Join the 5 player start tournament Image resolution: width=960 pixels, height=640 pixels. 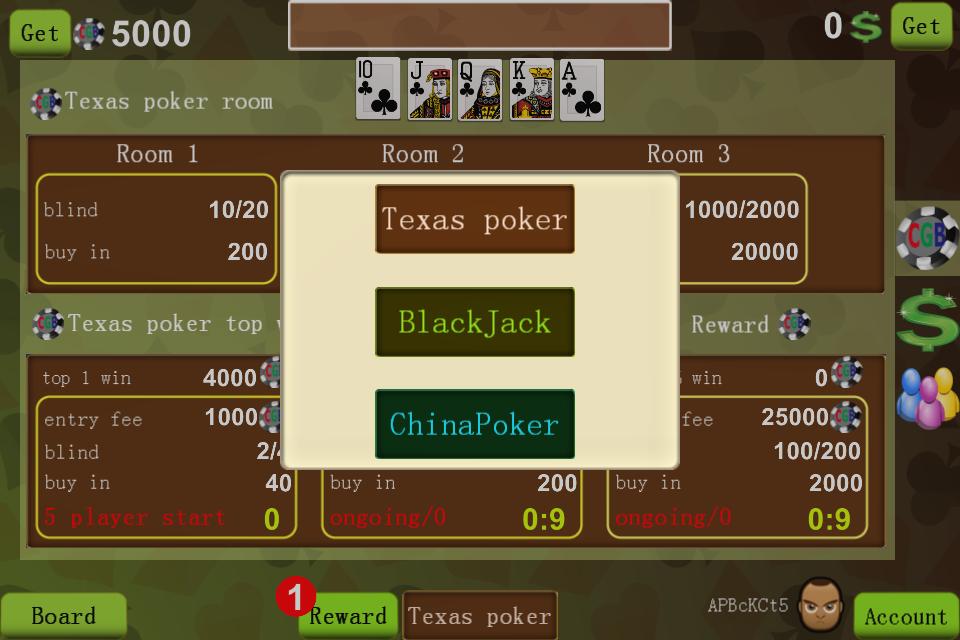tap(166, 467)
